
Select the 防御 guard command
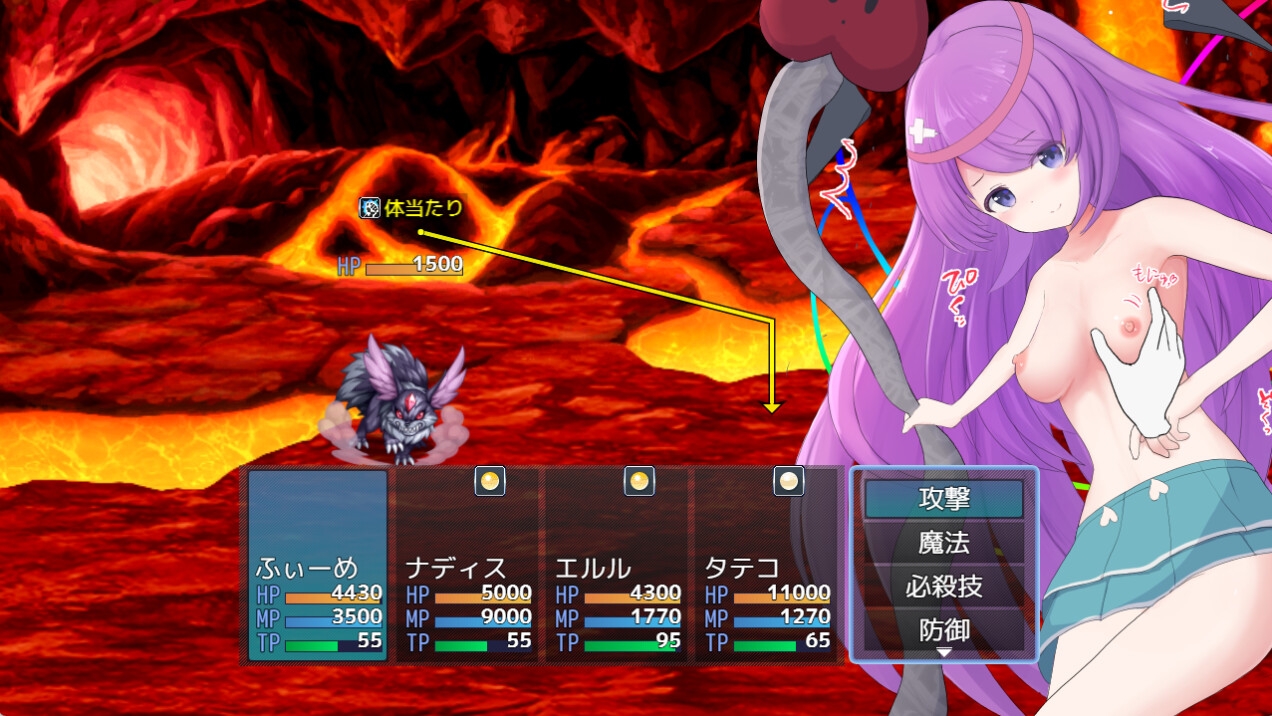tap(944, 630)
